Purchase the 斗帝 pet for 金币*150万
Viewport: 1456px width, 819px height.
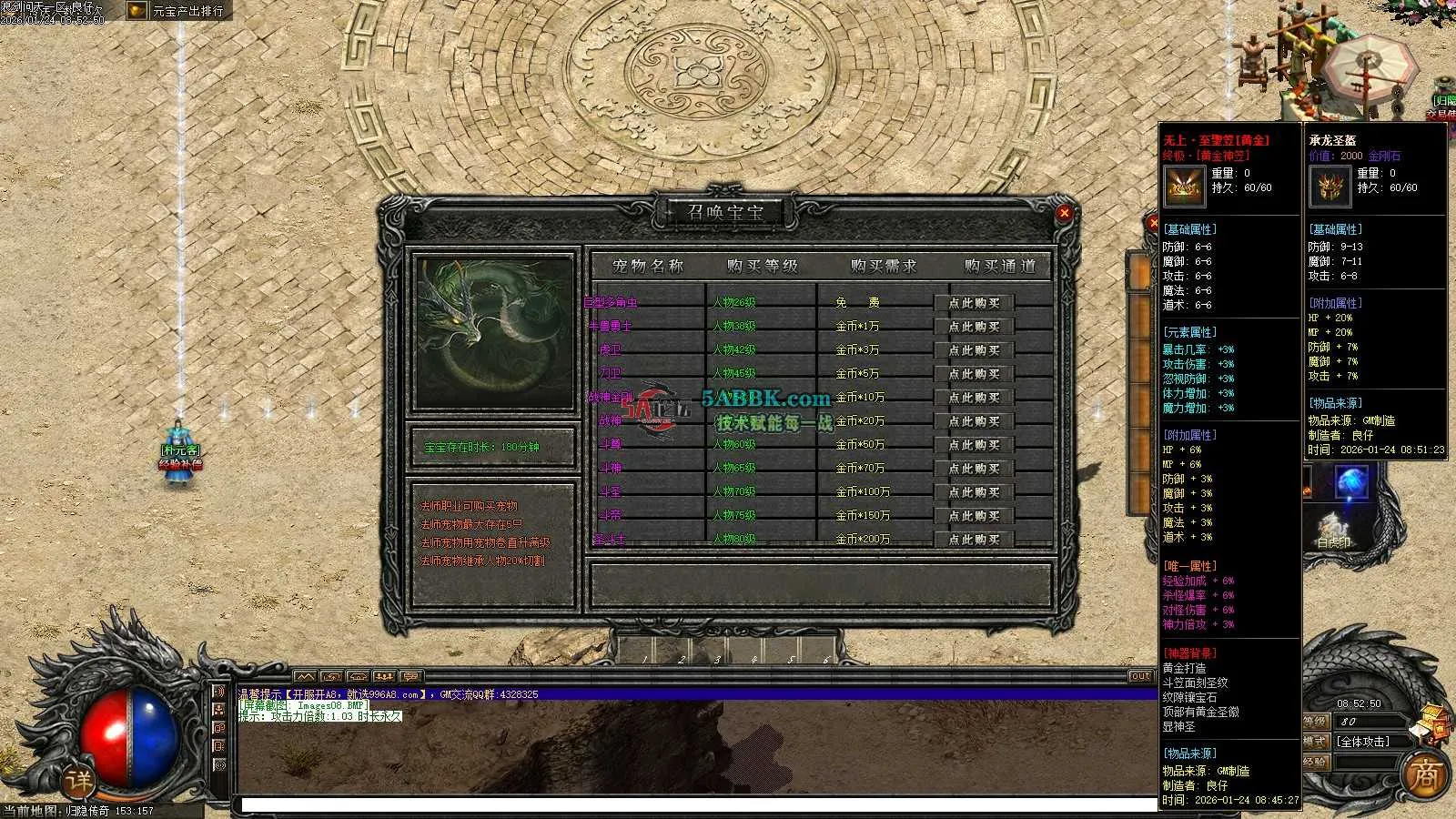coord(974,516)
